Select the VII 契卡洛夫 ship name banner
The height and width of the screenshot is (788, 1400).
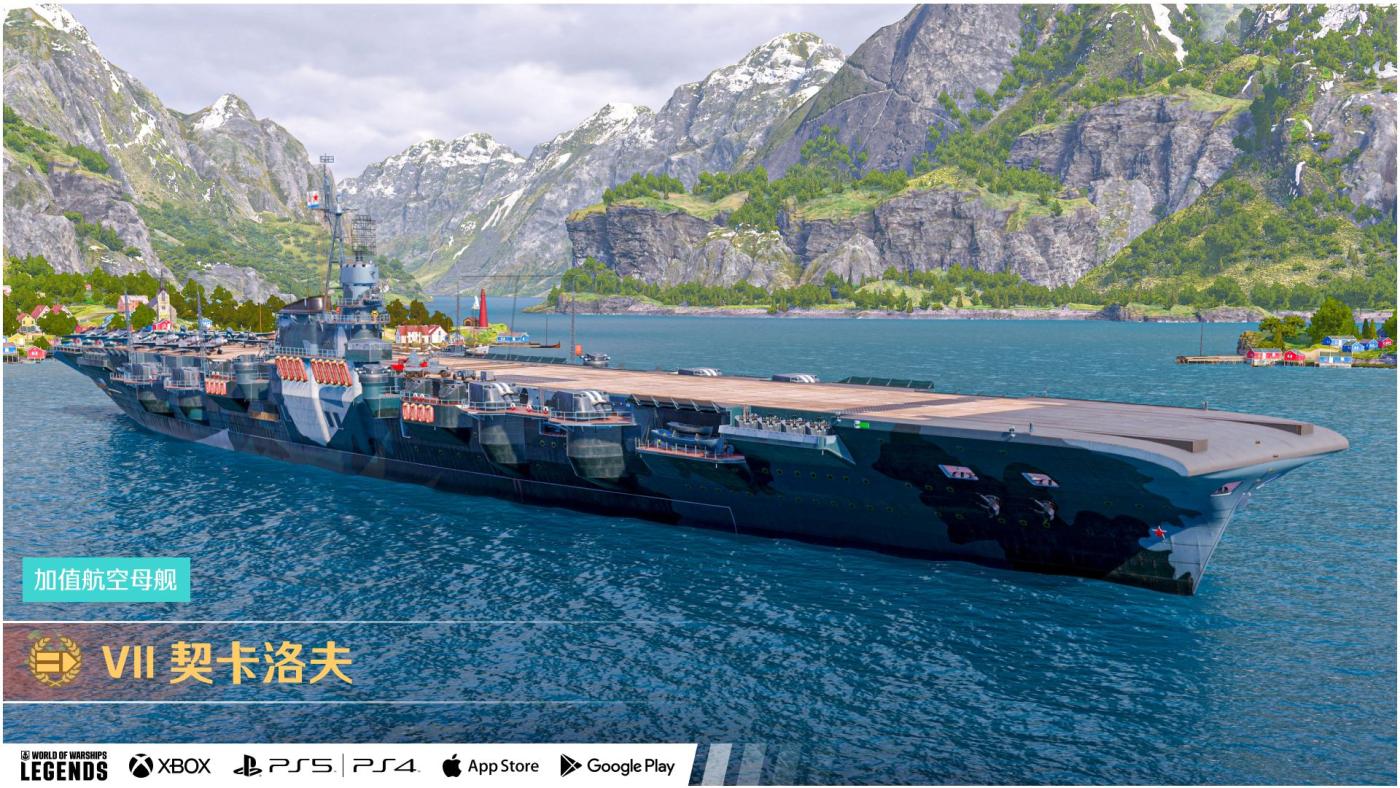pos(228,662)
